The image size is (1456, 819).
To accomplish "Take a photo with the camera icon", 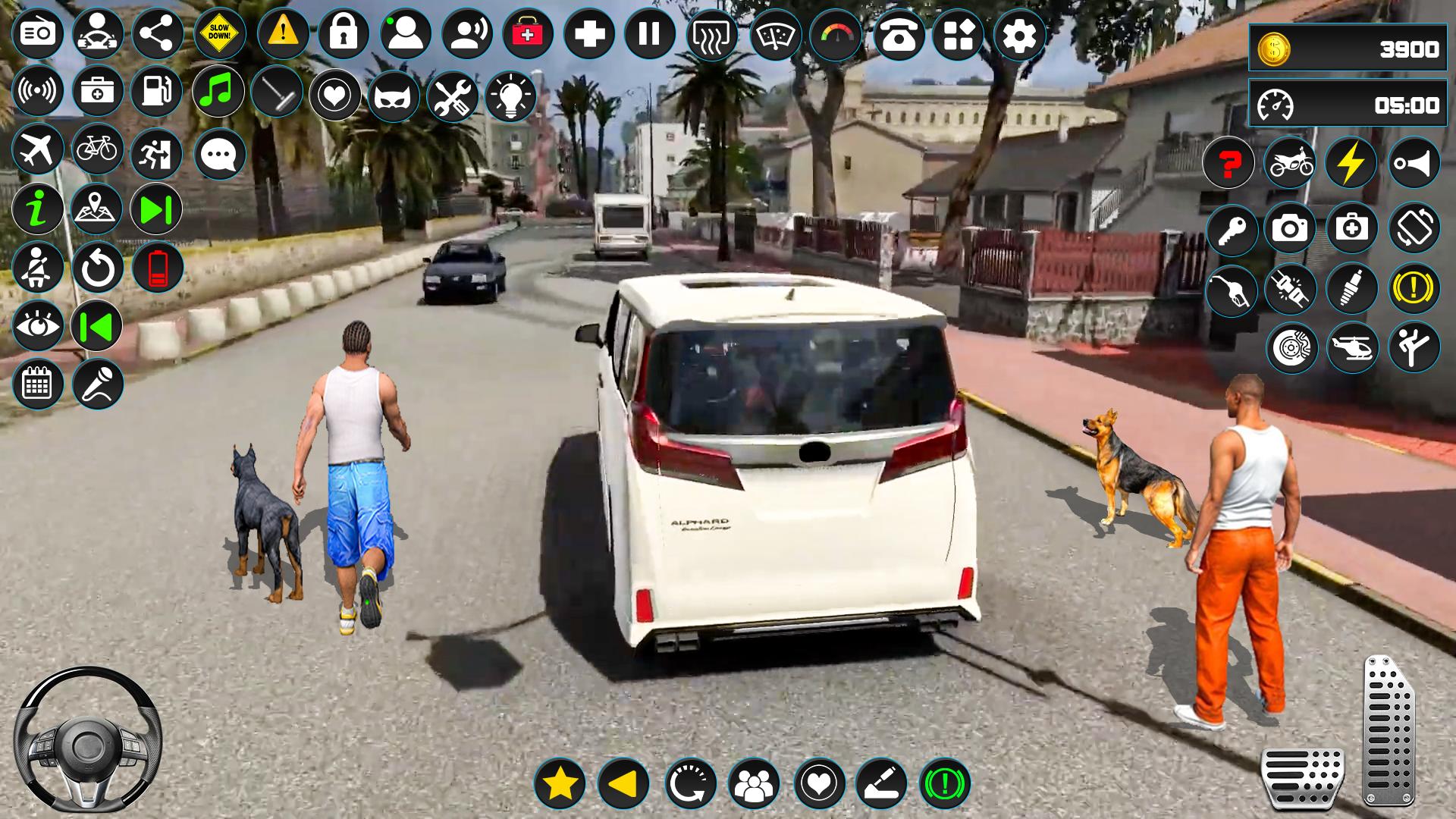I will click(x=1290, y=227).
